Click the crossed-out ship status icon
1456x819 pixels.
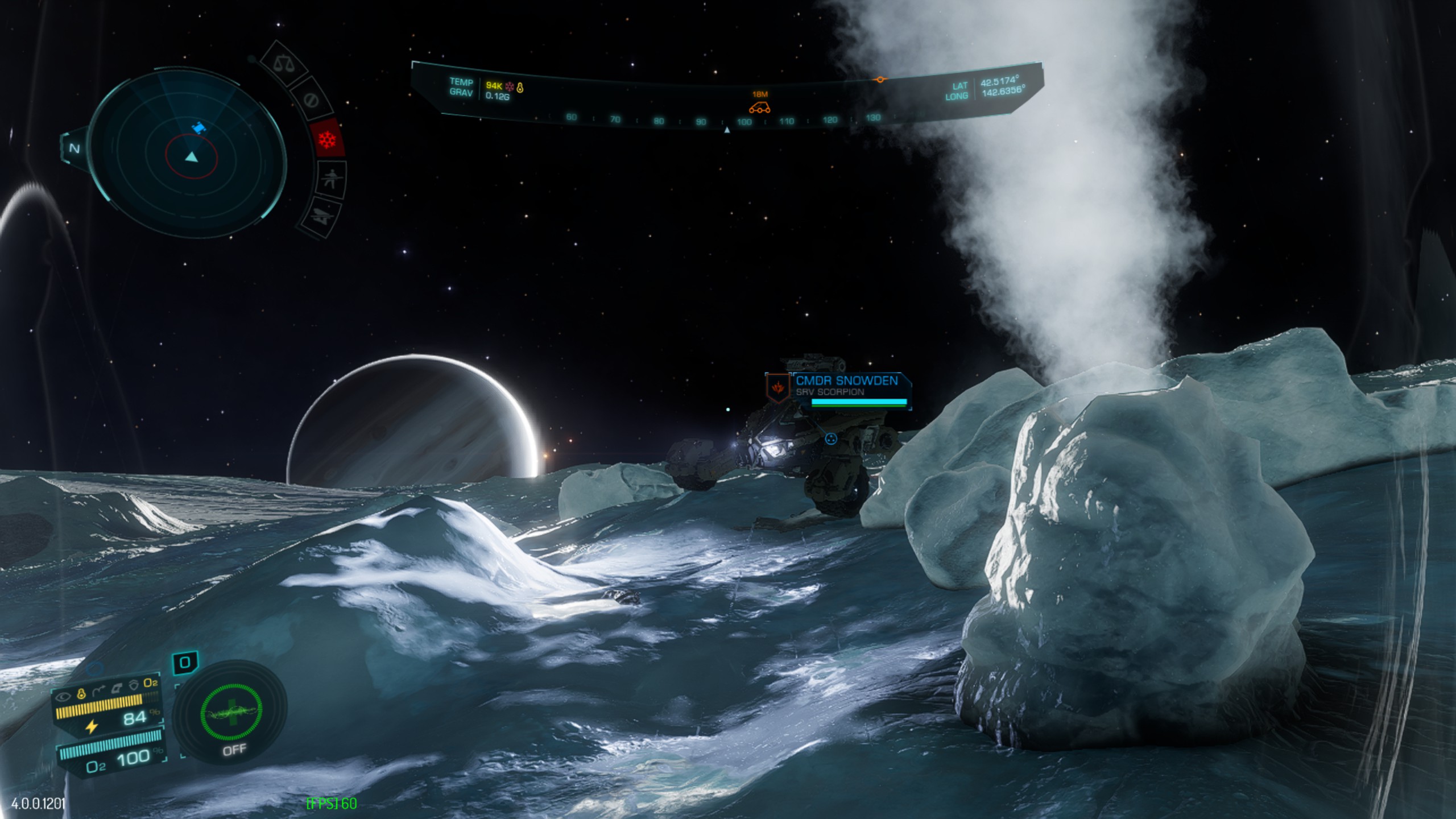(321, 217)
